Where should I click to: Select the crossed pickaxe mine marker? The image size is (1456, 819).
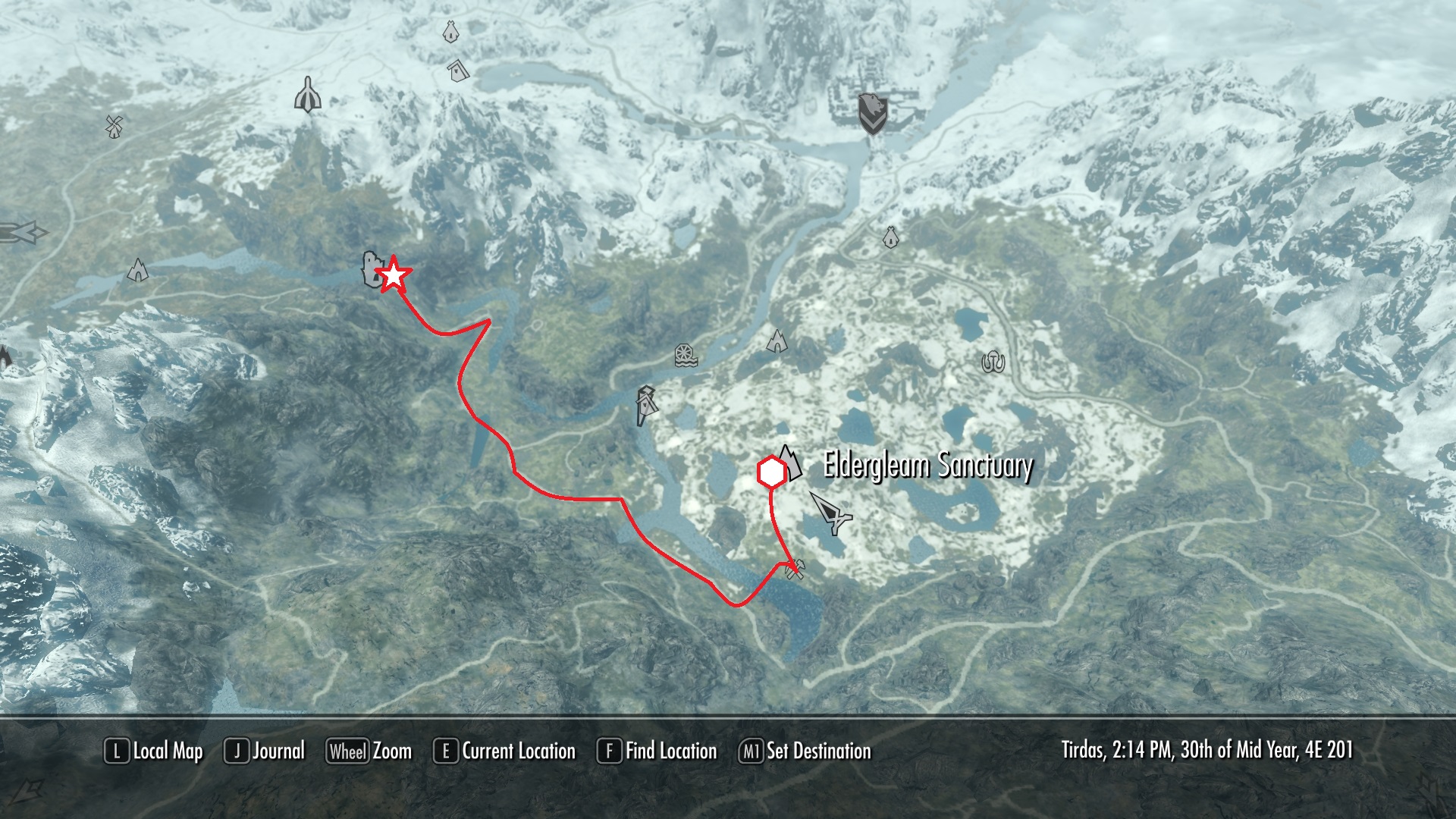click(795, 569)
